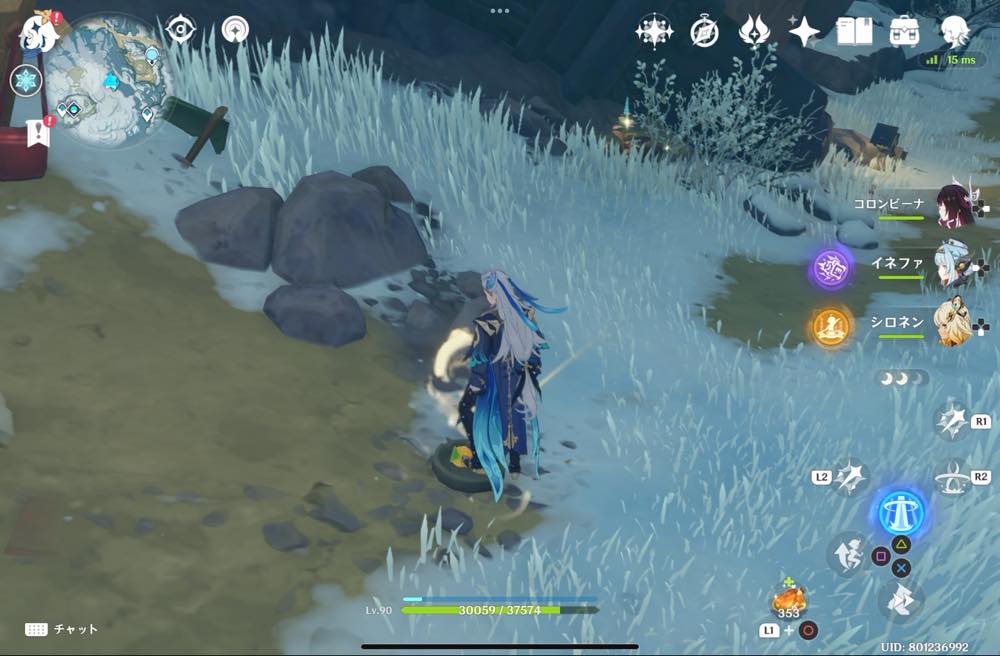Open the Paimon main menu
This screenshot has width=1000, height=656.
(40, 30)
